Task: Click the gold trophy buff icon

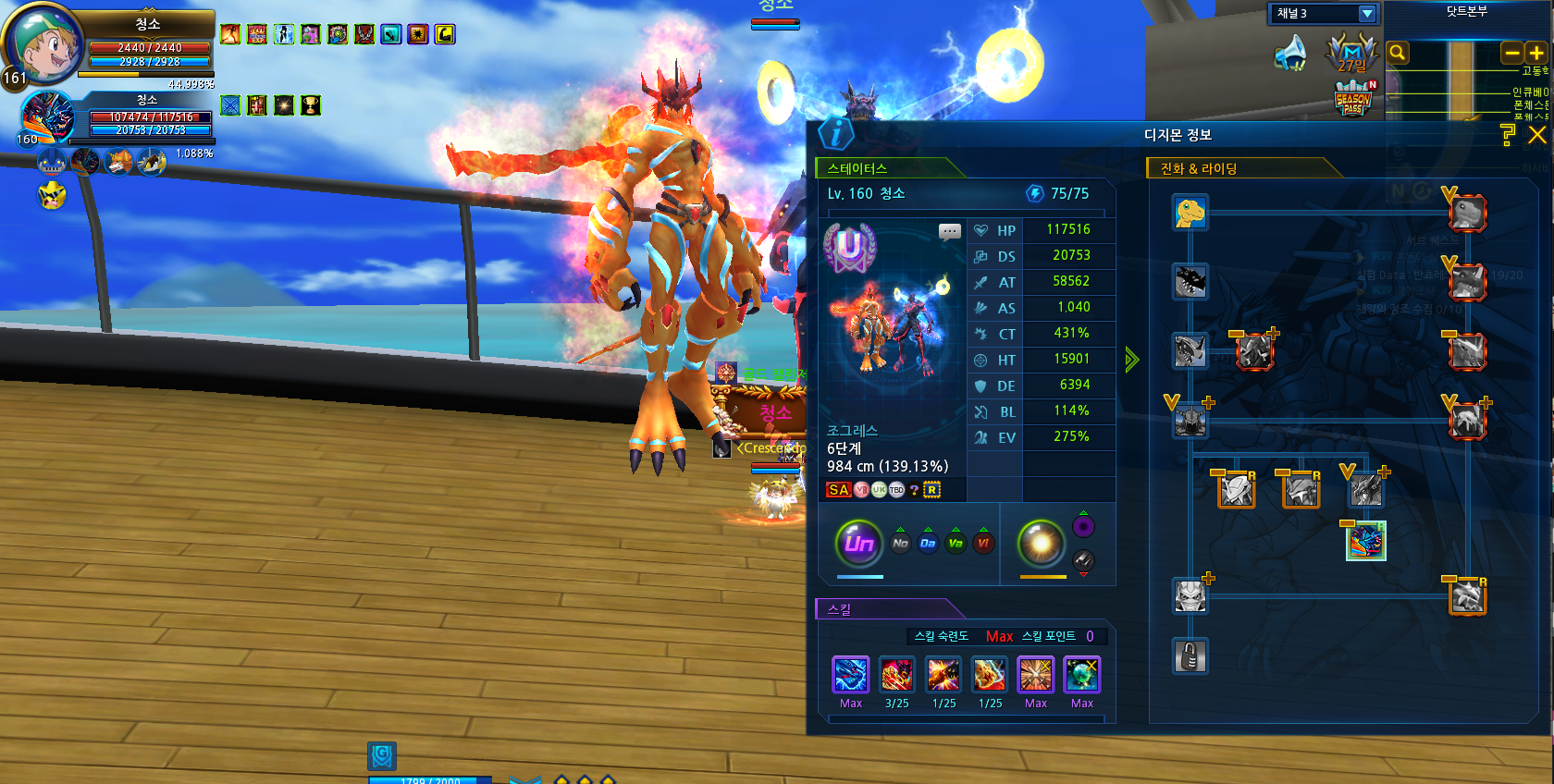Action: 311,105
